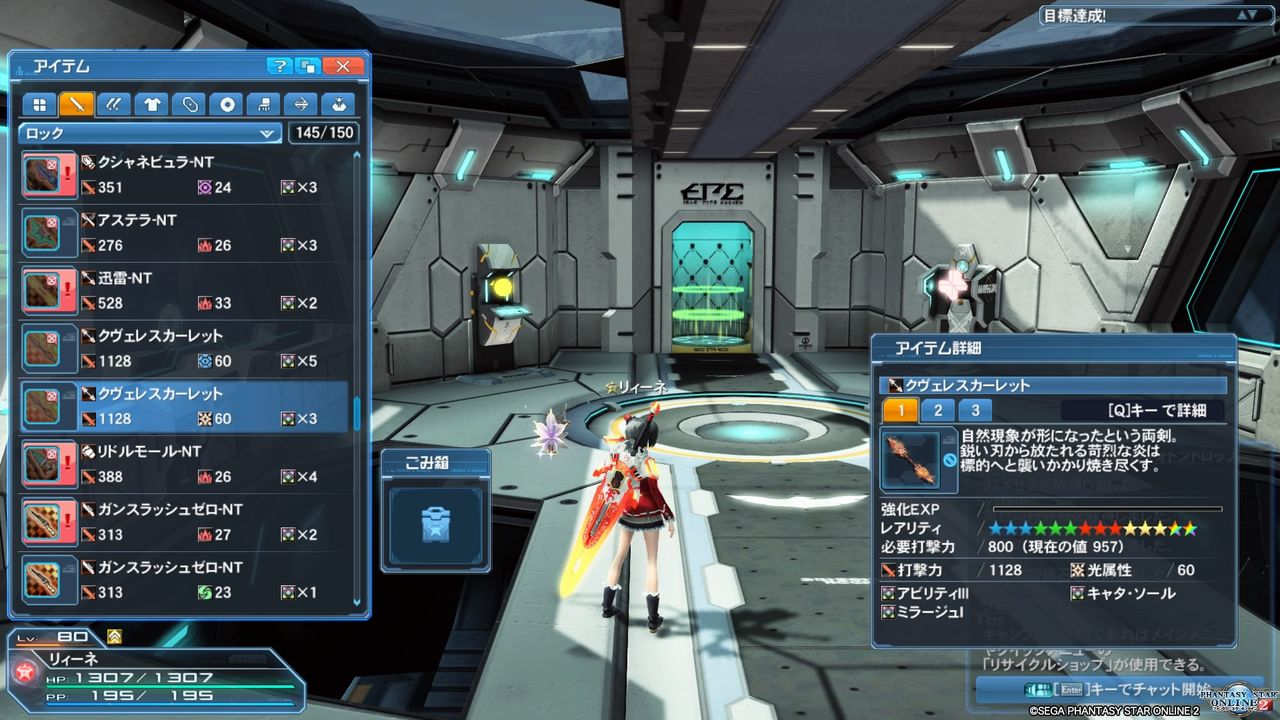Show item details page 1
Viewport: 1280px width, 720px height.
click(901, 410)
